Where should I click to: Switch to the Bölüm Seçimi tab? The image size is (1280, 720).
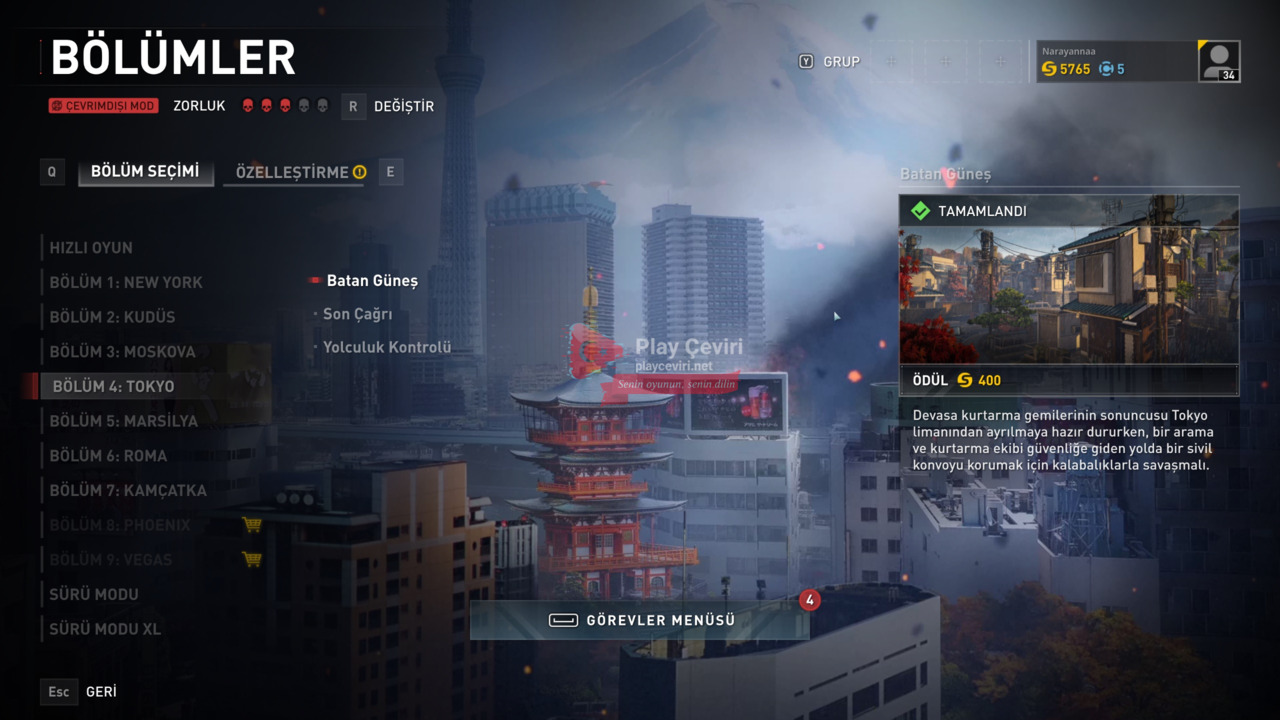(x=145, y=172)
